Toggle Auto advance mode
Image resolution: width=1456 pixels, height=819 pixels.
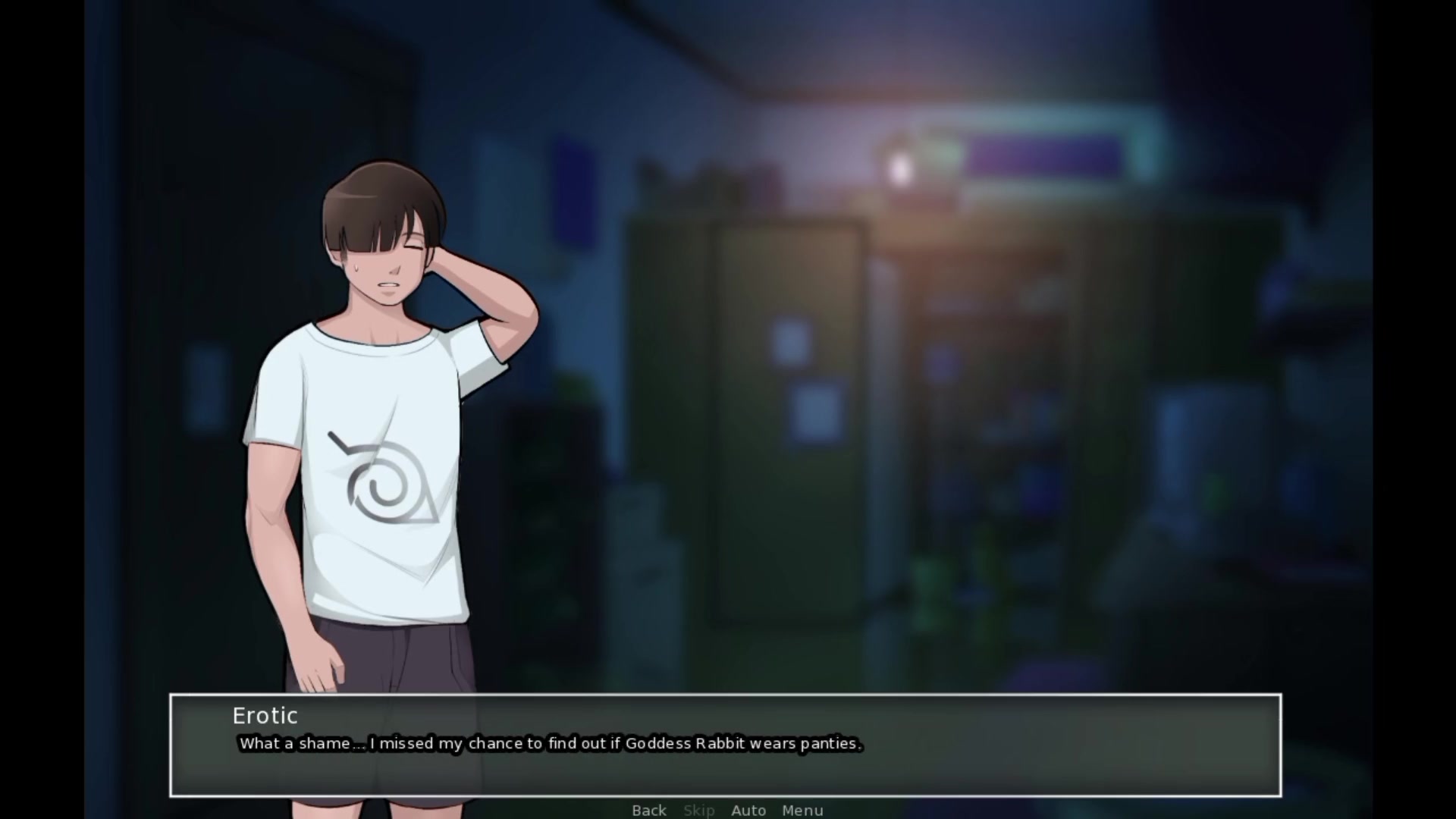tap(748, 811)
